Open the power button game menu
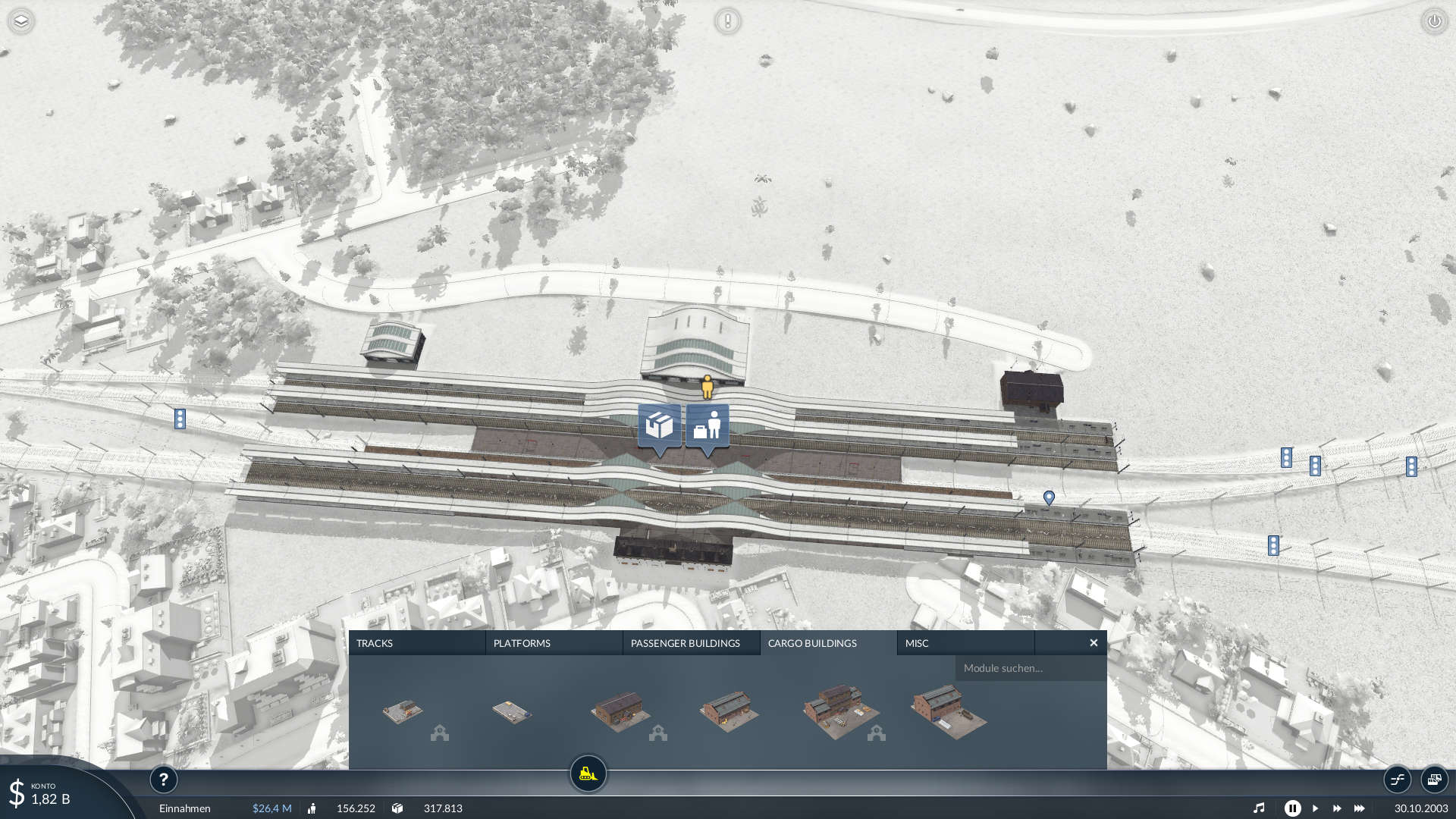Viewport: 1456px width, 819px height. click(x=1434, y=21)
